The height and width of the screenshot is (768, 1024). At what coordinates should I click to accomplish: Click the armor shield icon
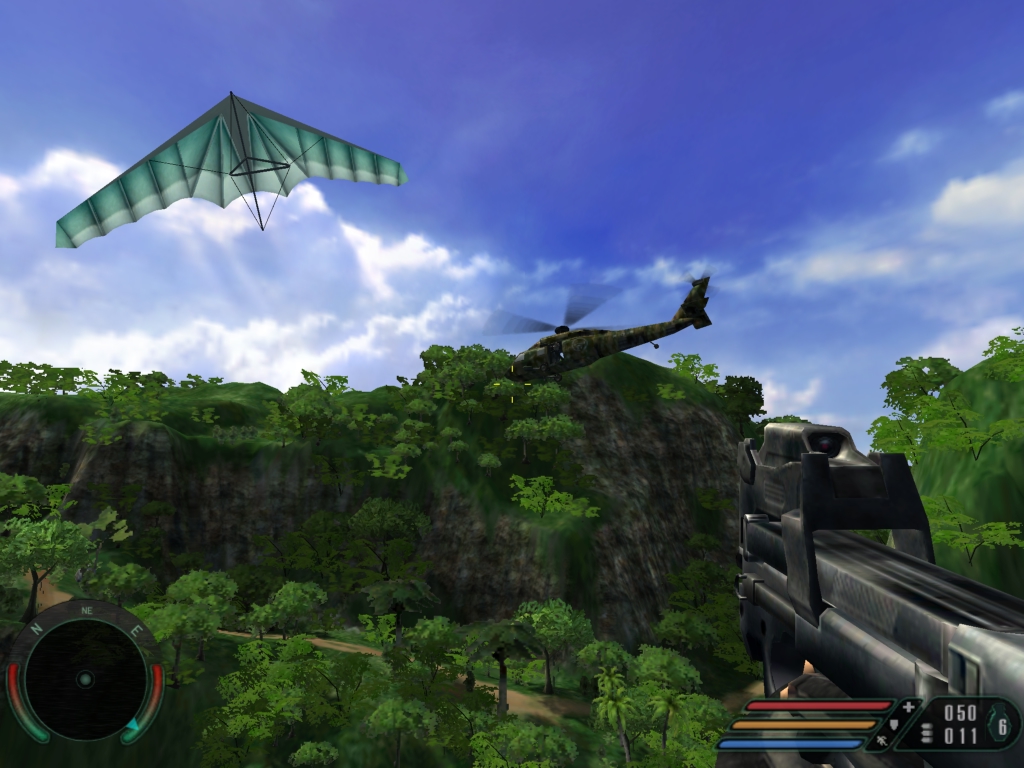pyautogui.click(x=894, y=724)
